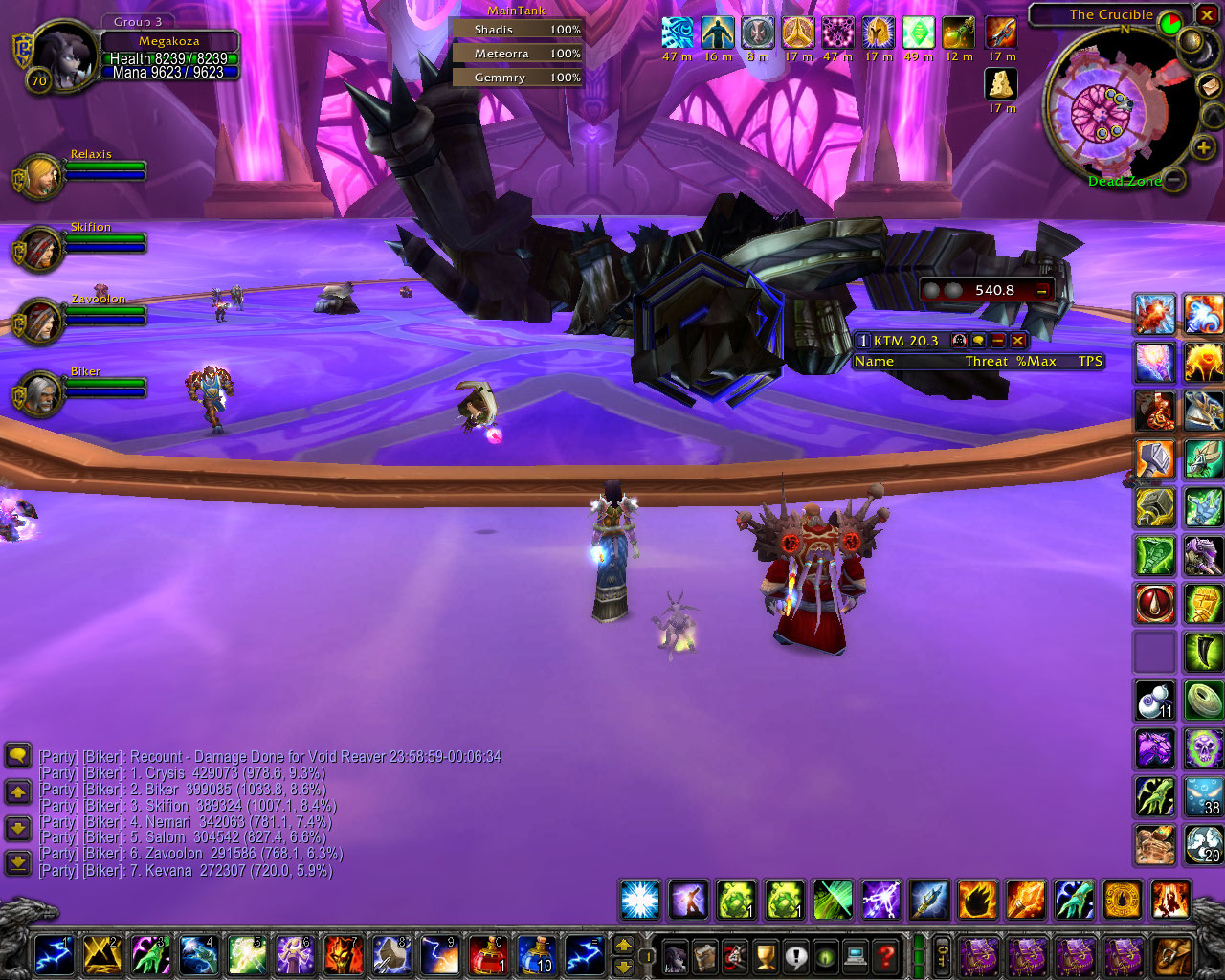
Task: Target party member Skifion's portrait
Action: (x=39, y=249)
